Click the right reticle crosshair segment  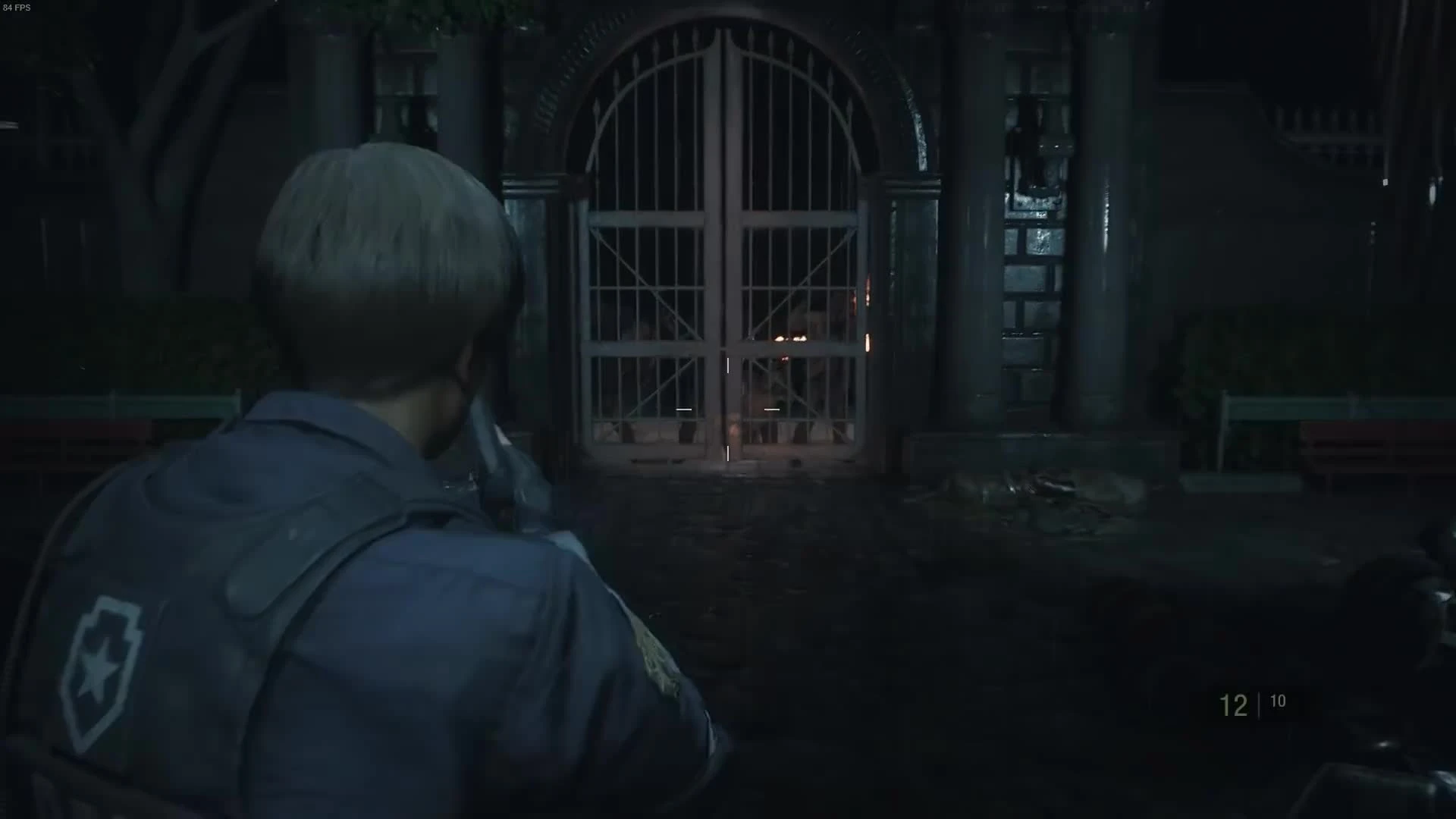(772, 409)
